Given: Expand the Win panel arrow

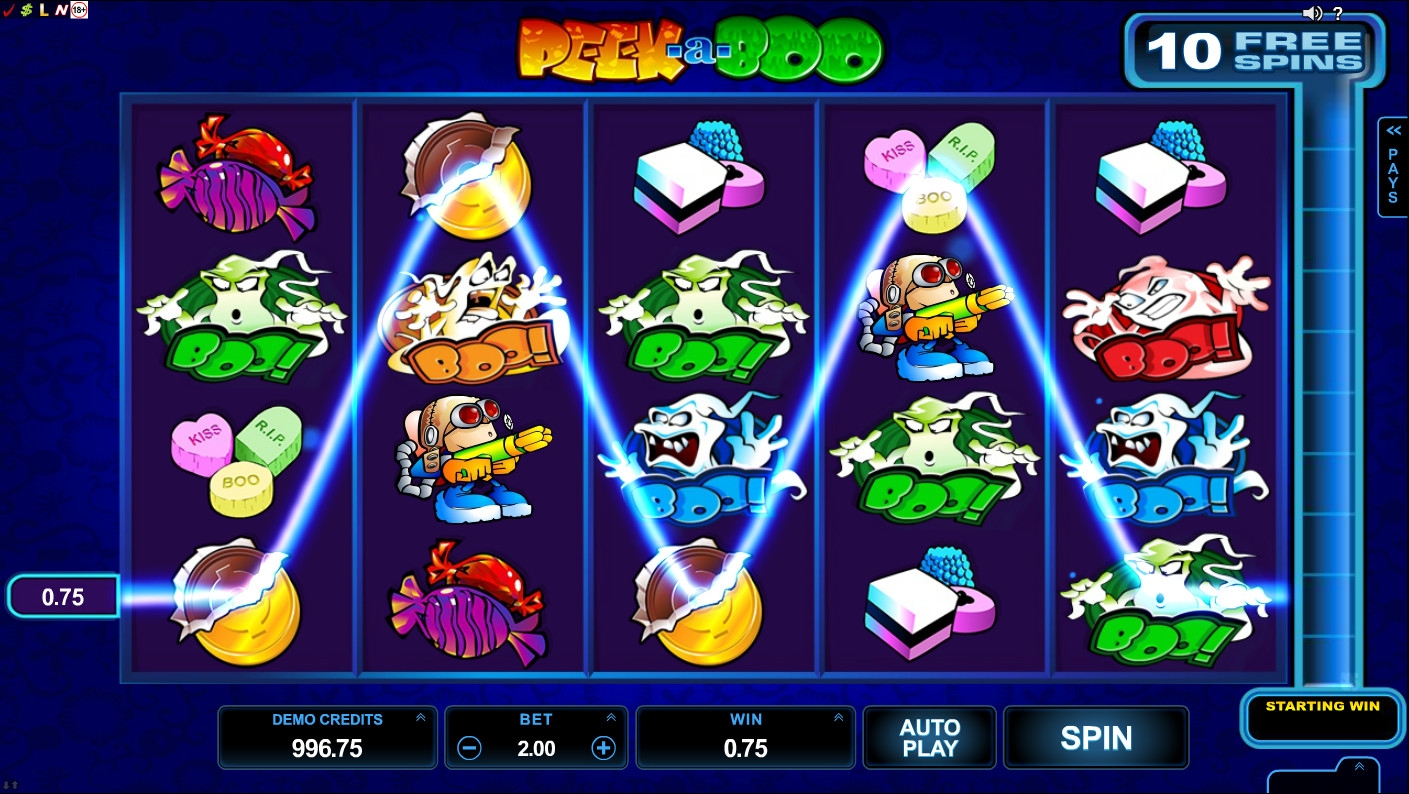Looking at the screenshot, I should coord(839,718).
